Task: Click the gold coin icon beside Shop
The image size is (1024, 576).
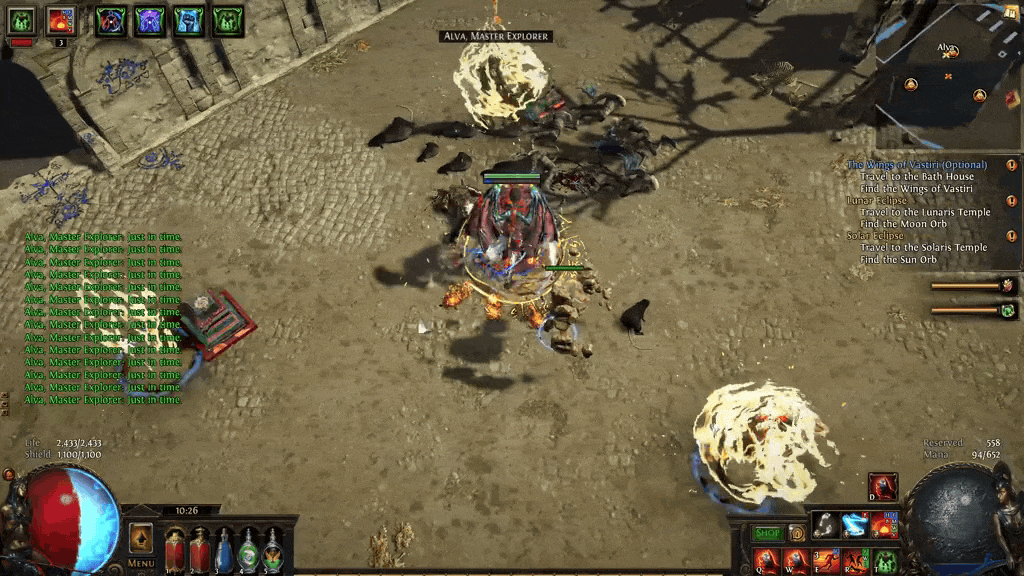Action: click(797, 534)
